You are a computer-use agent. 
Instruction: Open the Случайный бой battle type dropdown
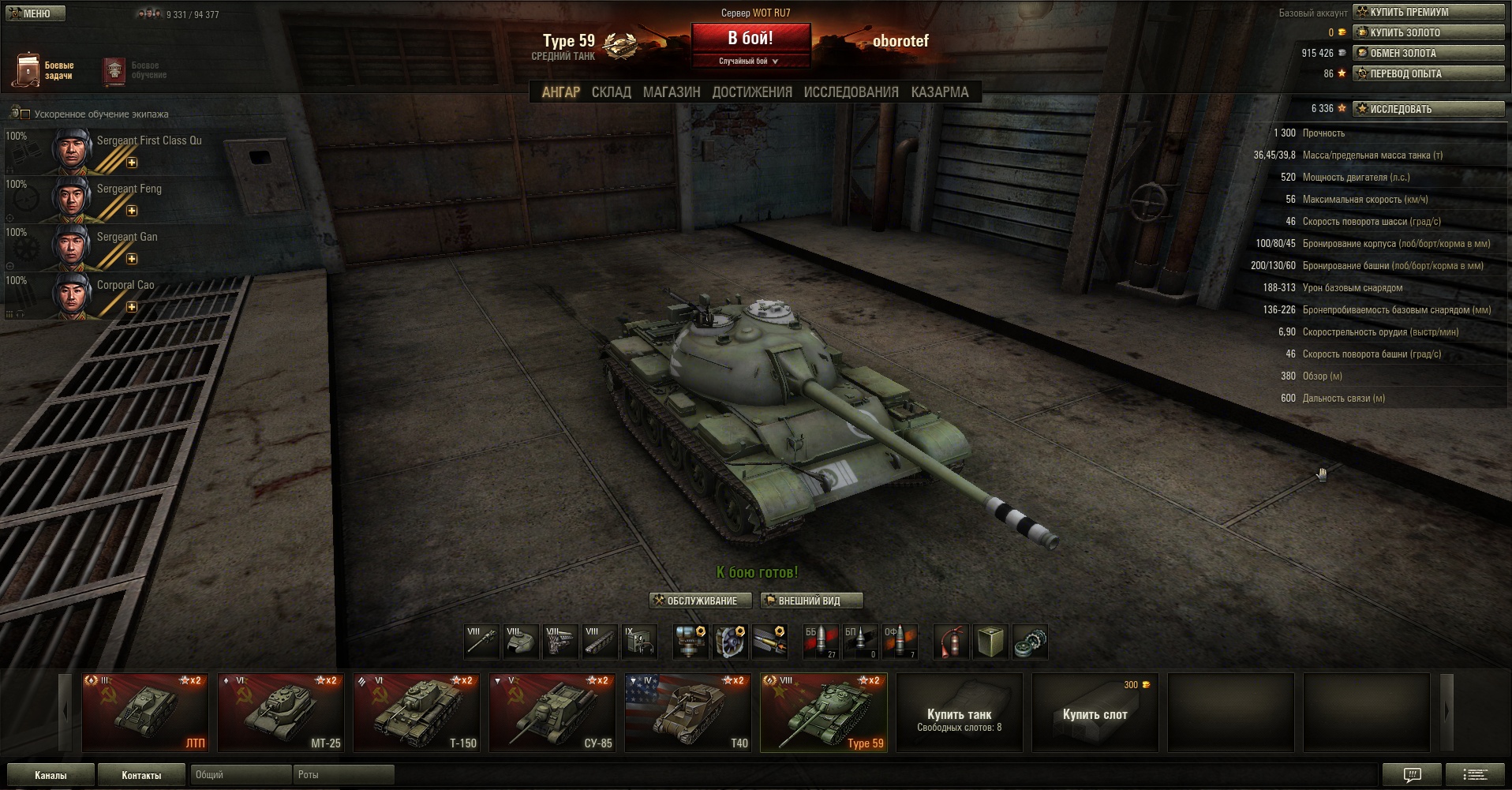[x=750, y=62]
